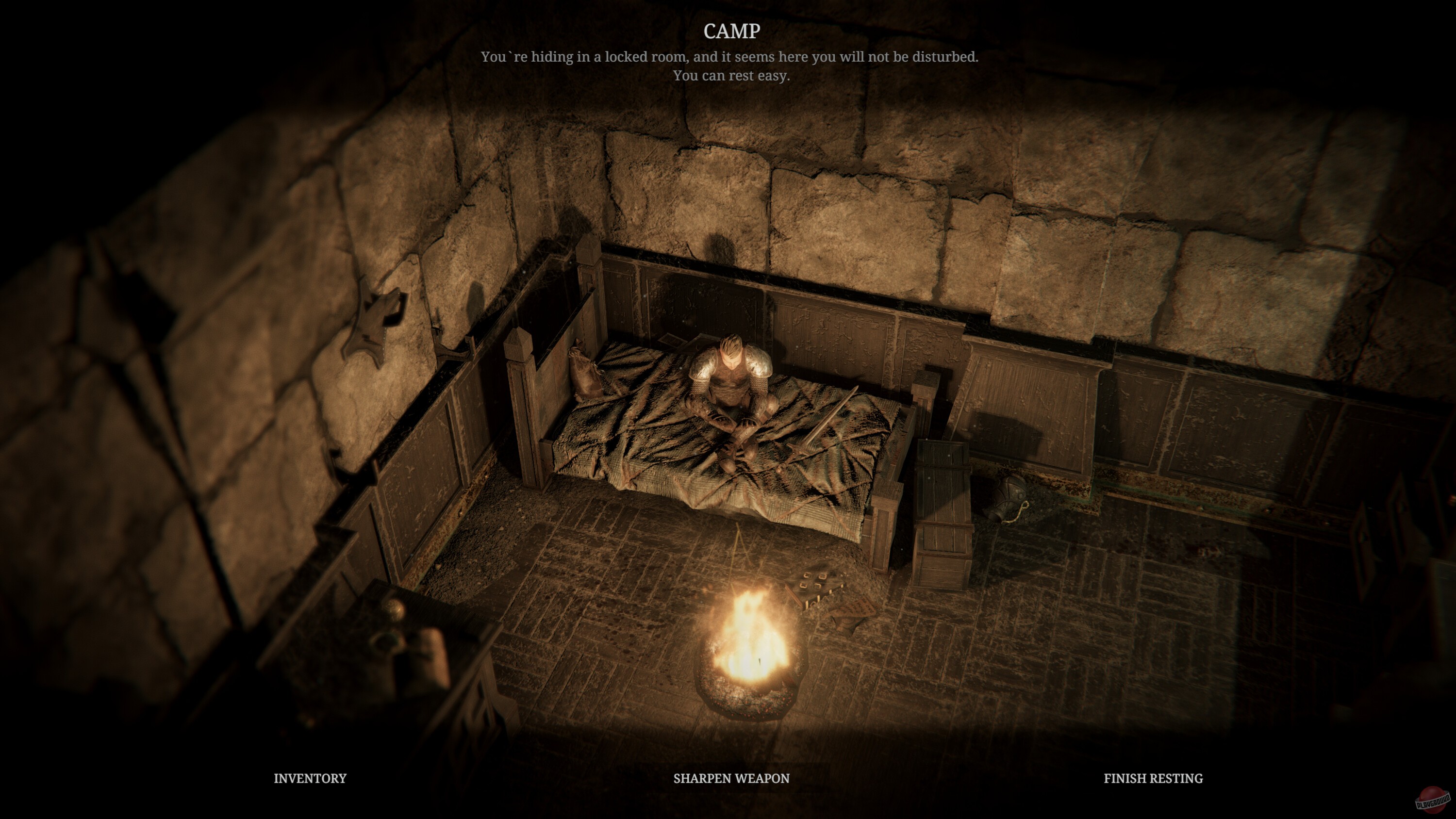
Task: Select SHARPEN WEAPON action
Action: (x=731, y=778)
